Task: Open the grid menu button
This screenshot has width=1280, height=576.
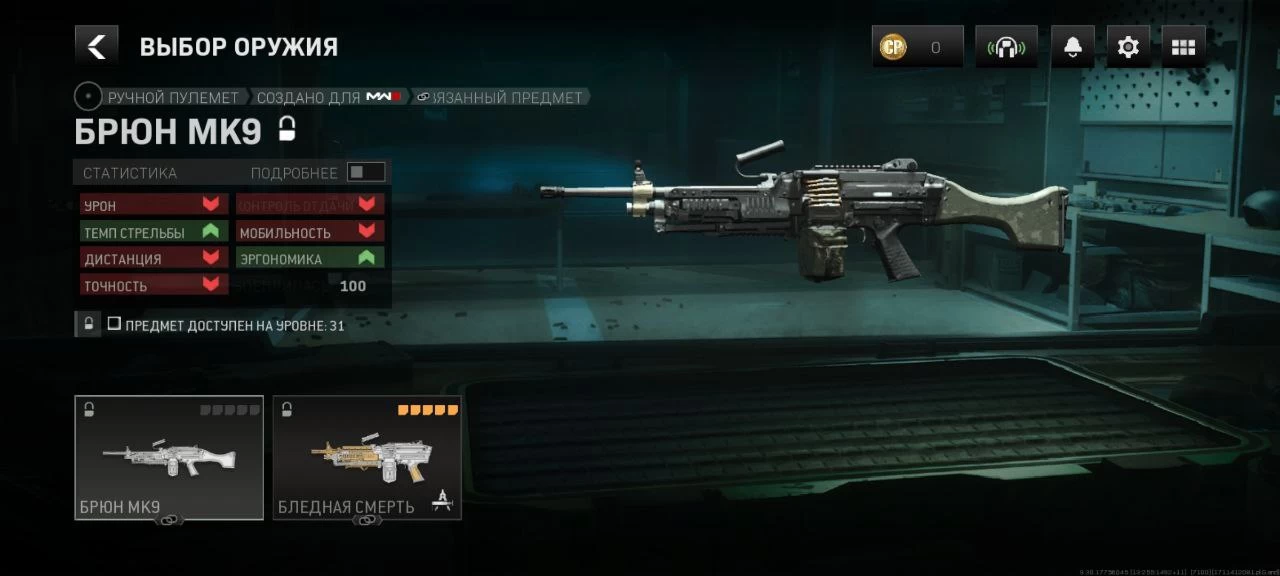Action: click(1184, 47)
